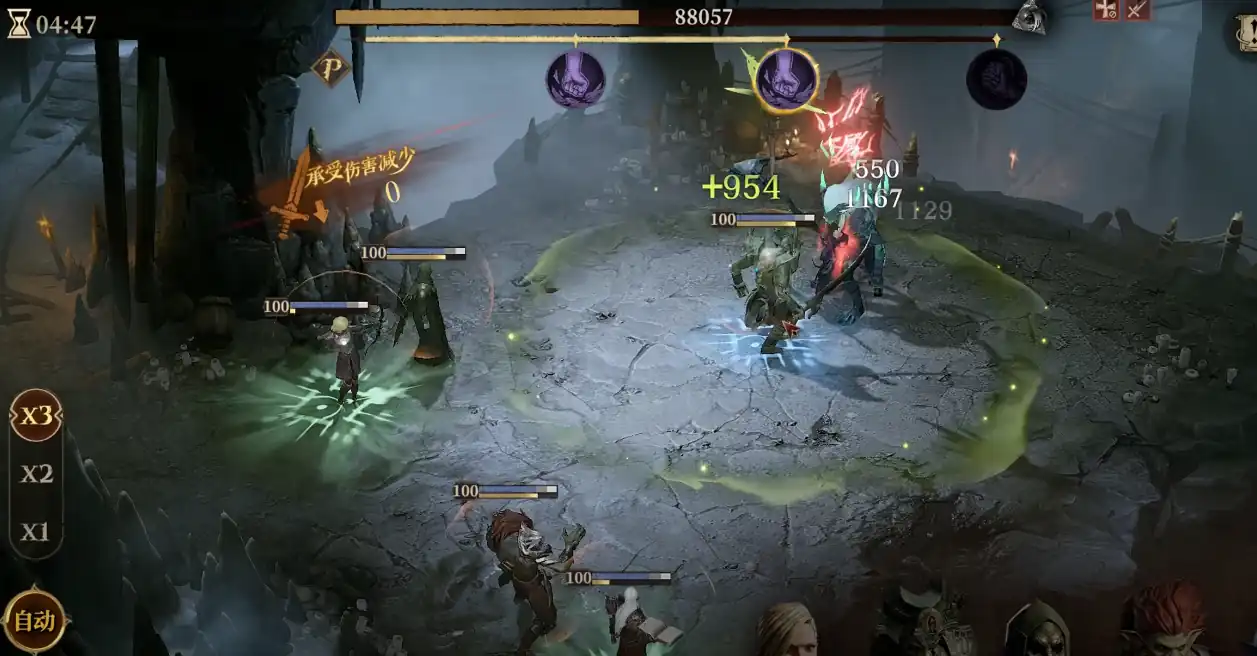Inspect the red cross debuff icon
1257x656 pixels.
(1106, 10)
